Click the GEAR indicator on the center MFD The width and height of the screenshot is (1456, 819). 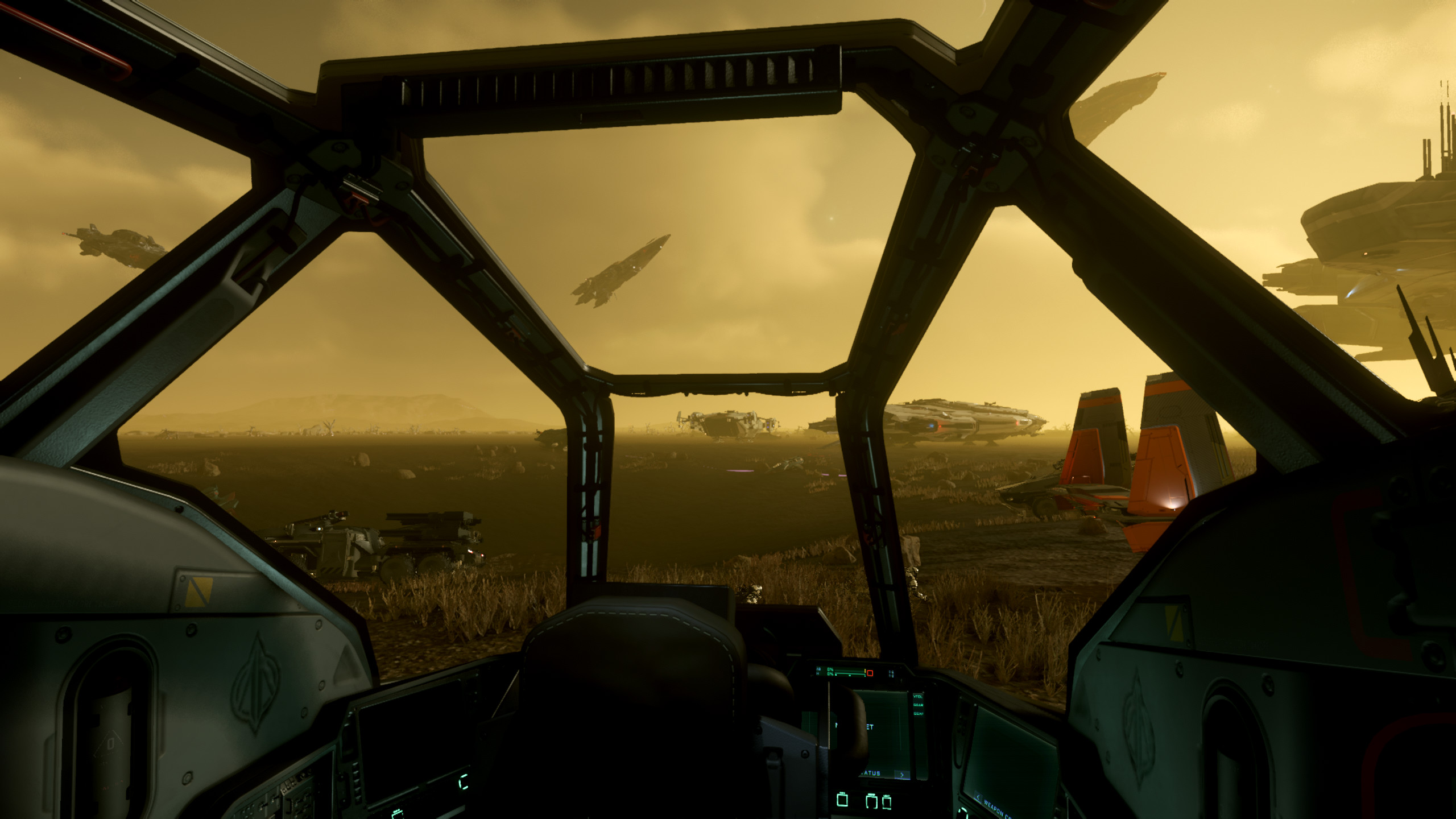point(918,705)
